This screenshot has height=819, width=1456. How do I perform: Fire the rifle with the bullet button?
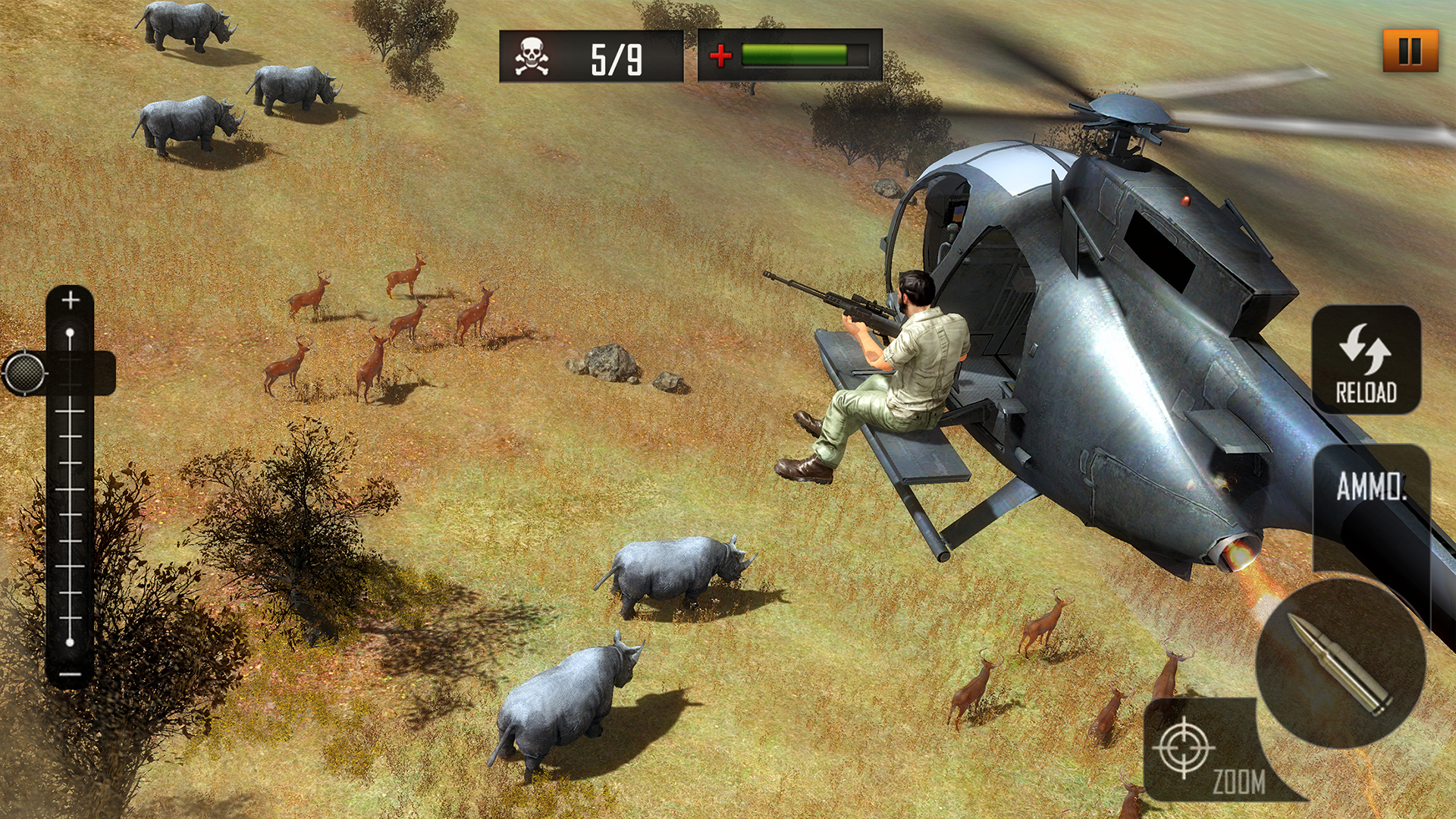click(x=1340, y=664)
